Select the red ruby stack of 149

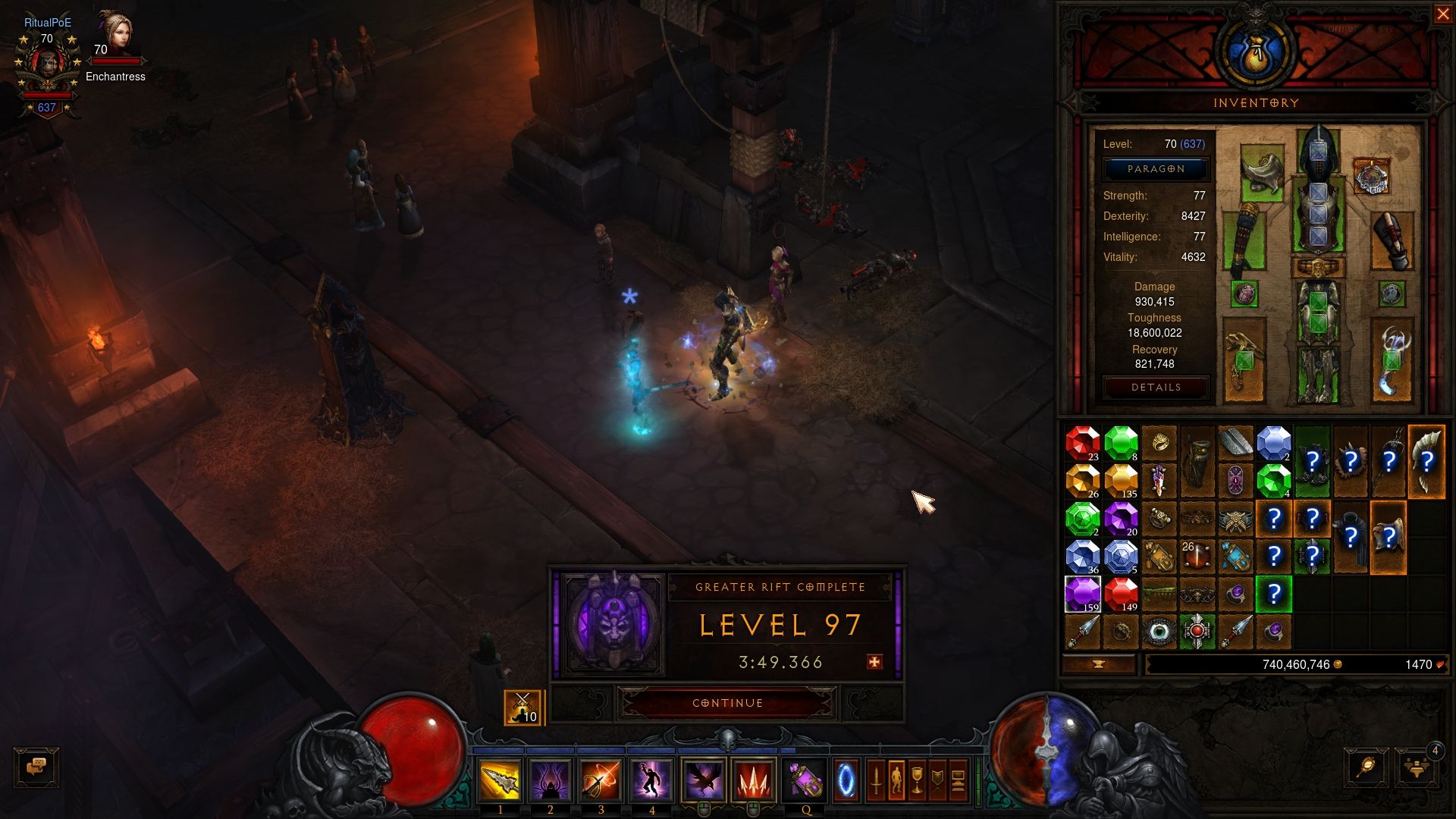tap(1121, 593)
